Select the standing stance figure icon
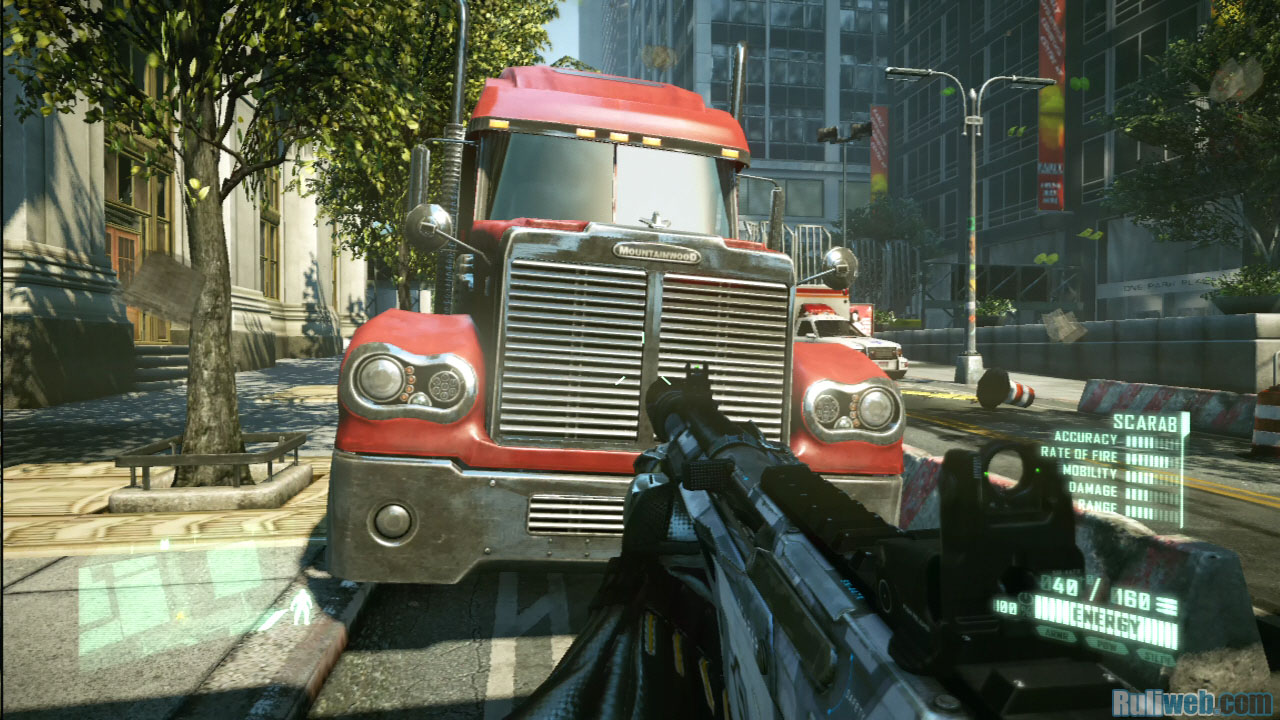 [299, 607]
